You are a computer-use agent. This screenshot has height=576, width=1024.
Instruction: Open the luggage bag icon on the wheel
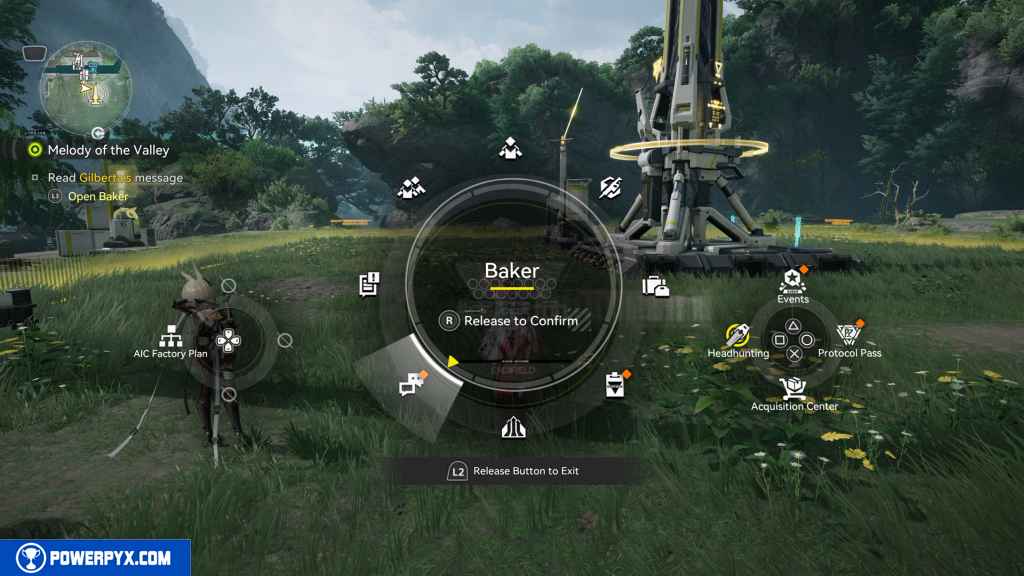coord(656,286)
